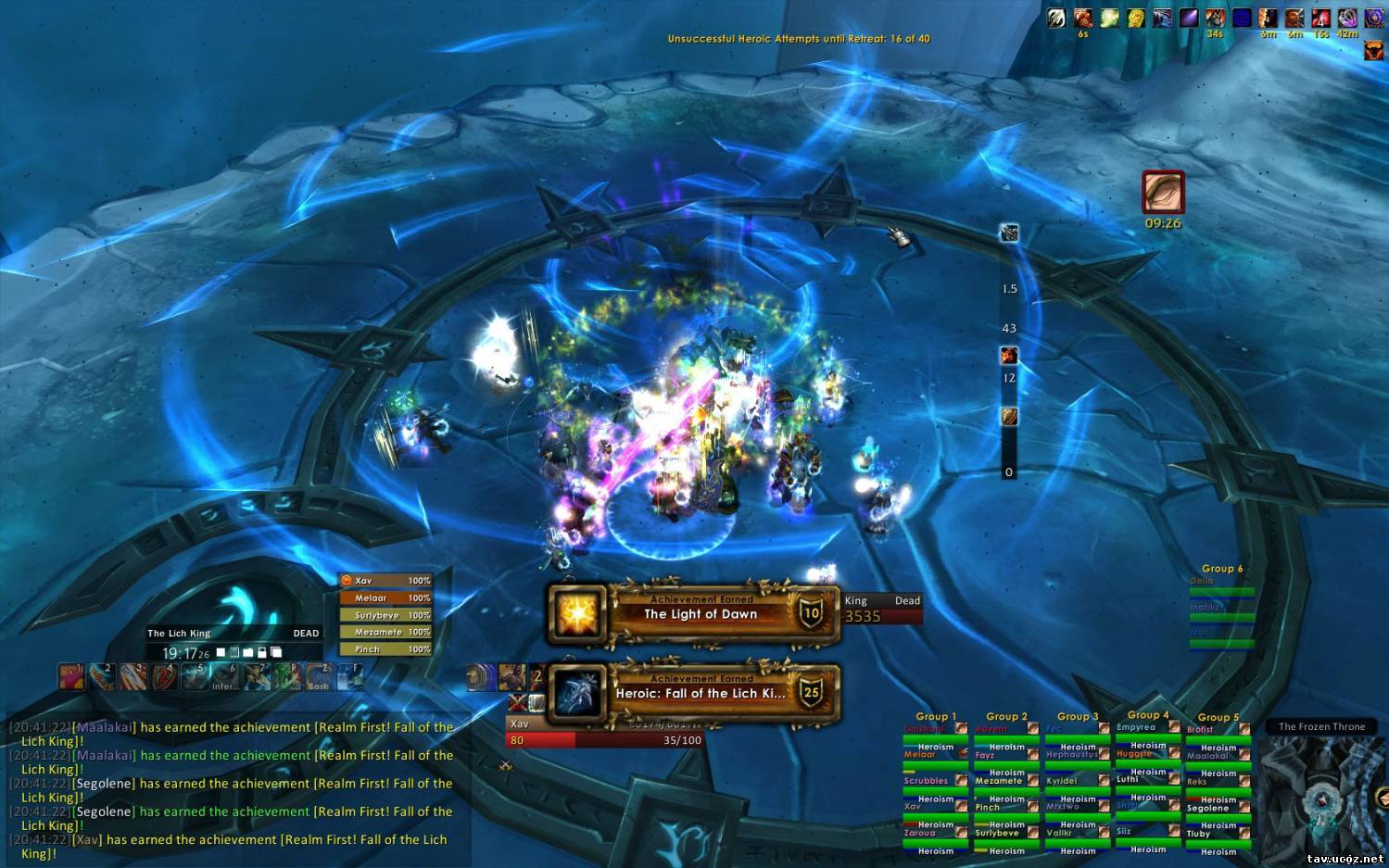Activate the action bar ability in slot 1
Screen dimensions: 1389x868
coord(71,677)
